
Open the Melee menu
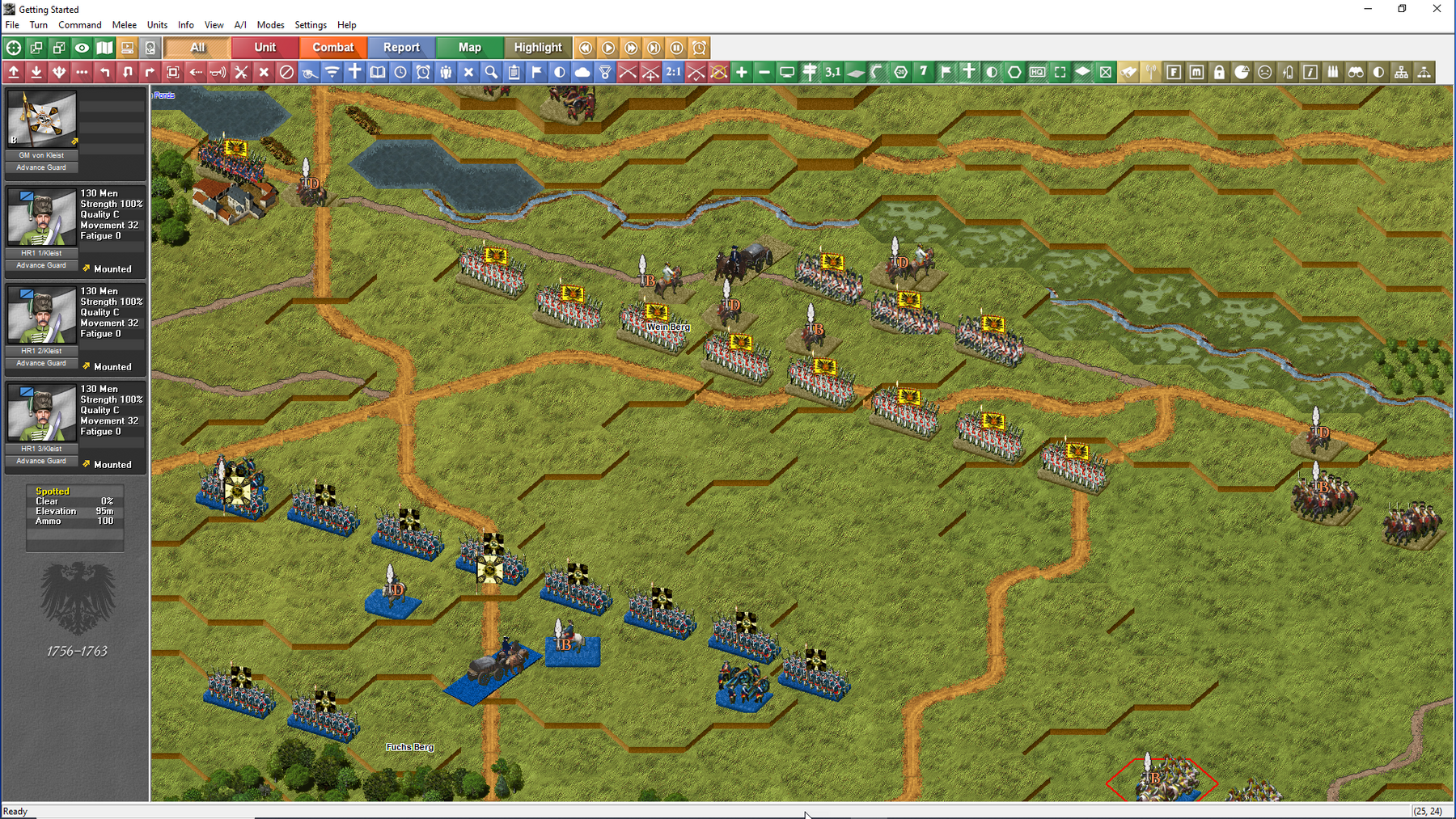pos(124,25)
